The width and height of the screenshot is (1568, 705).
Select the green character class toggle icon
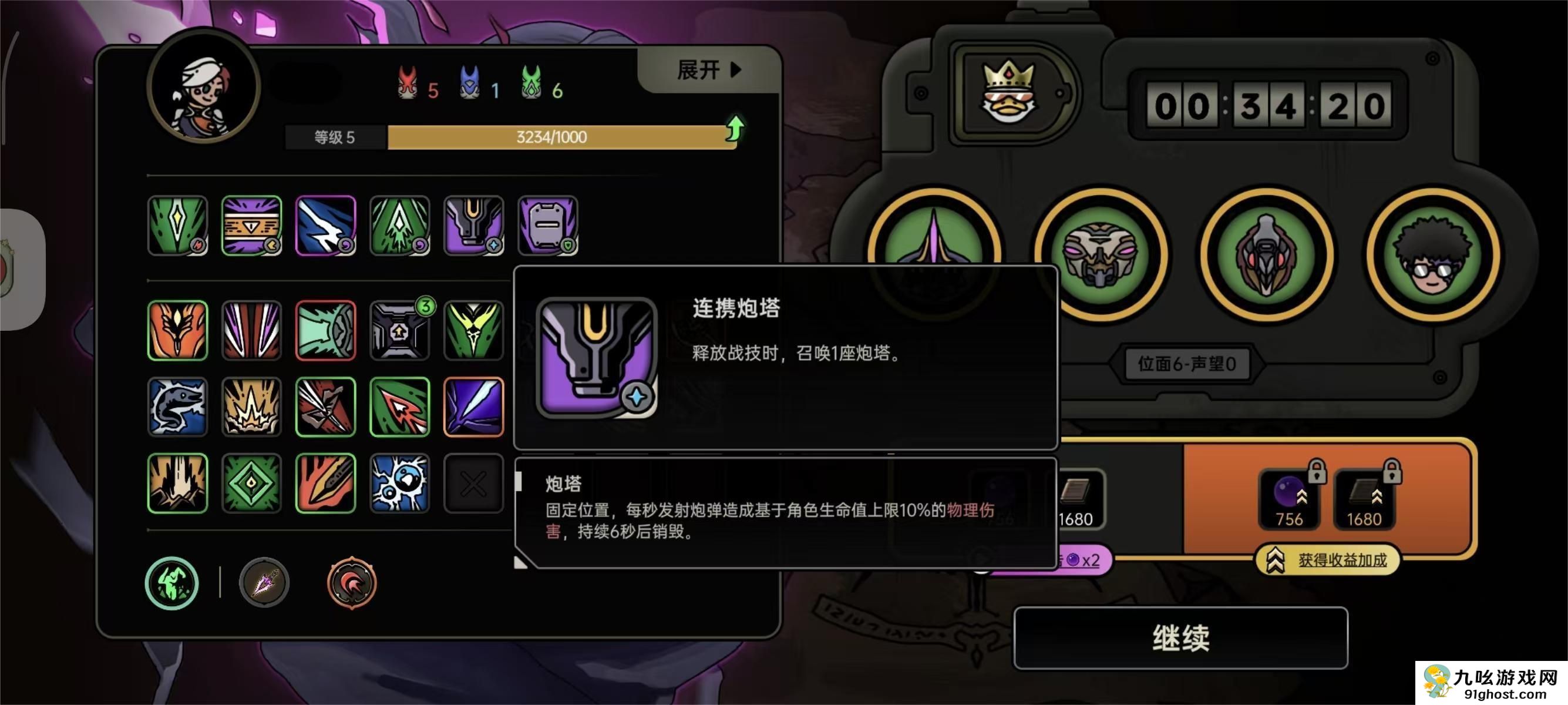pos(171,583)
